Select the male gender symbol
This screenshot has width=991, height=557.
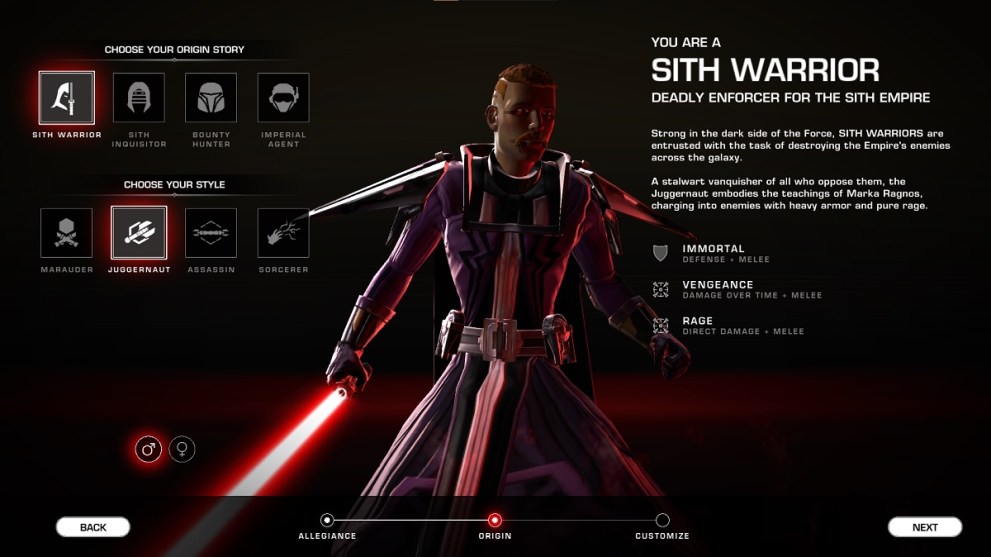click(x=149, y=449)
